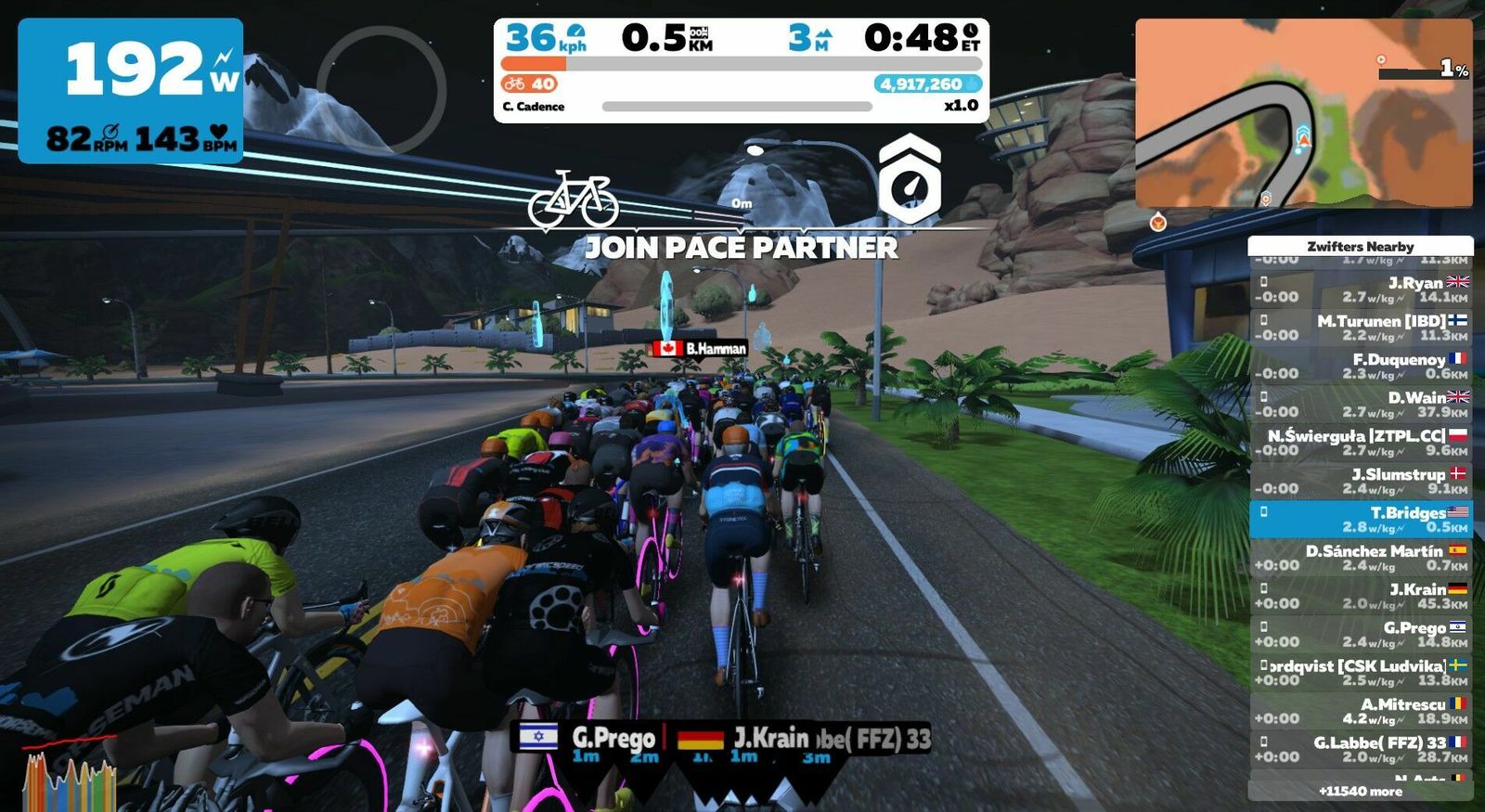Viewport: 1485px width, 812px height.
Task: Select G.Prego in the nearby list
Action: 1361,634
